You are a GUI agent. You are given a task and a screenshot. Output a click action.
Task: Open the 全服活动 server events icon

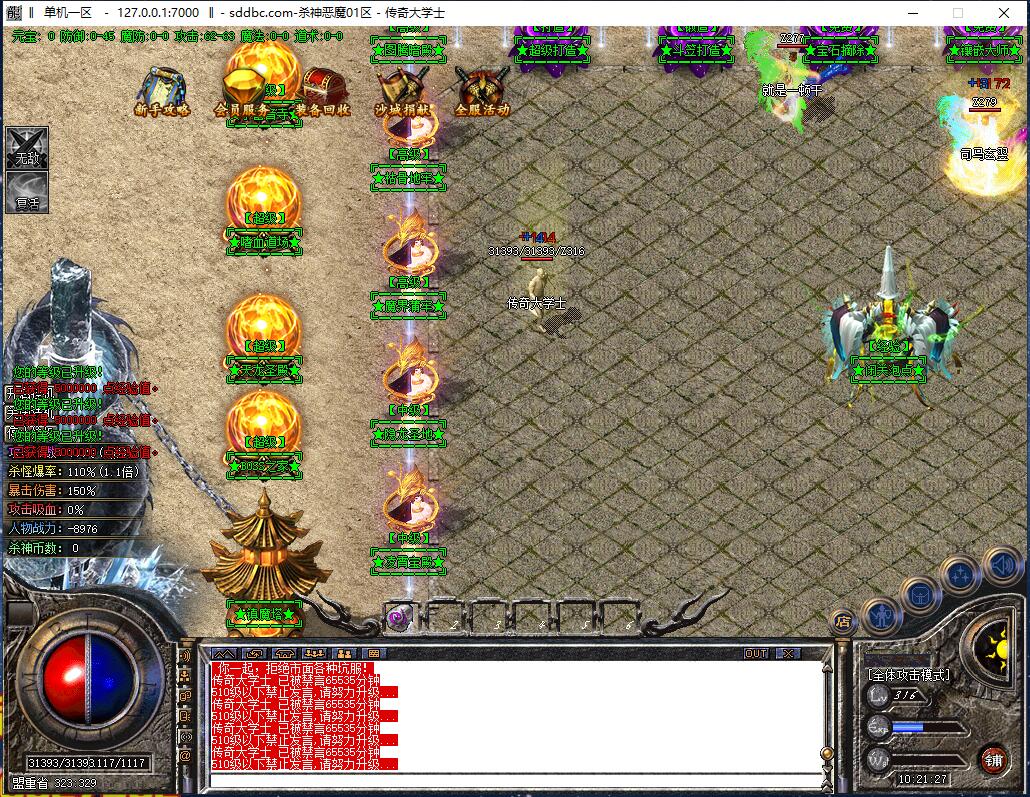coord(482,90)
